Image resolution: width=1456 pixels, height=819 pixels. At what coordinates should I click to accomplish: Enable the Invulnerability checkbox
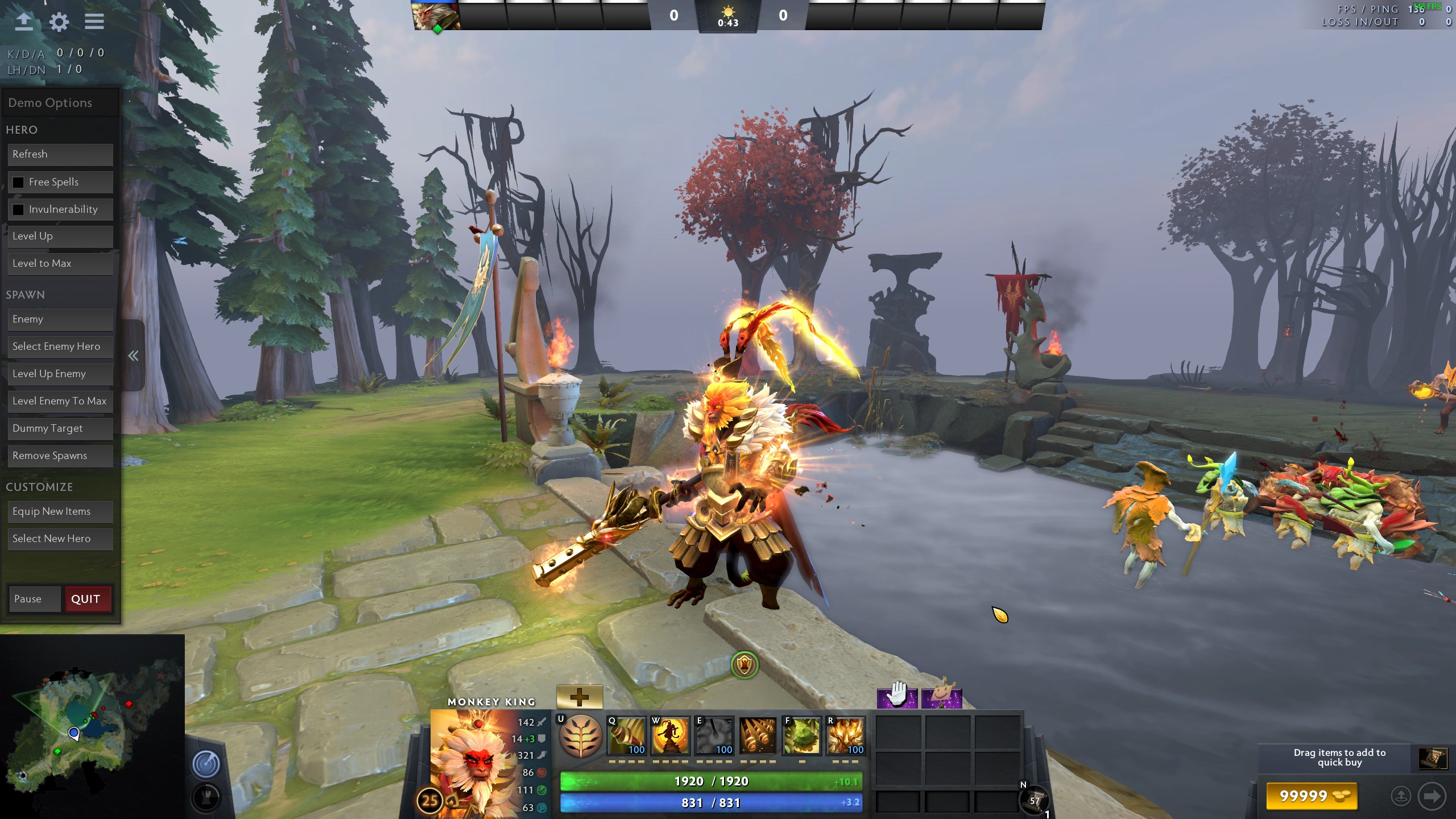click(18, 209)
